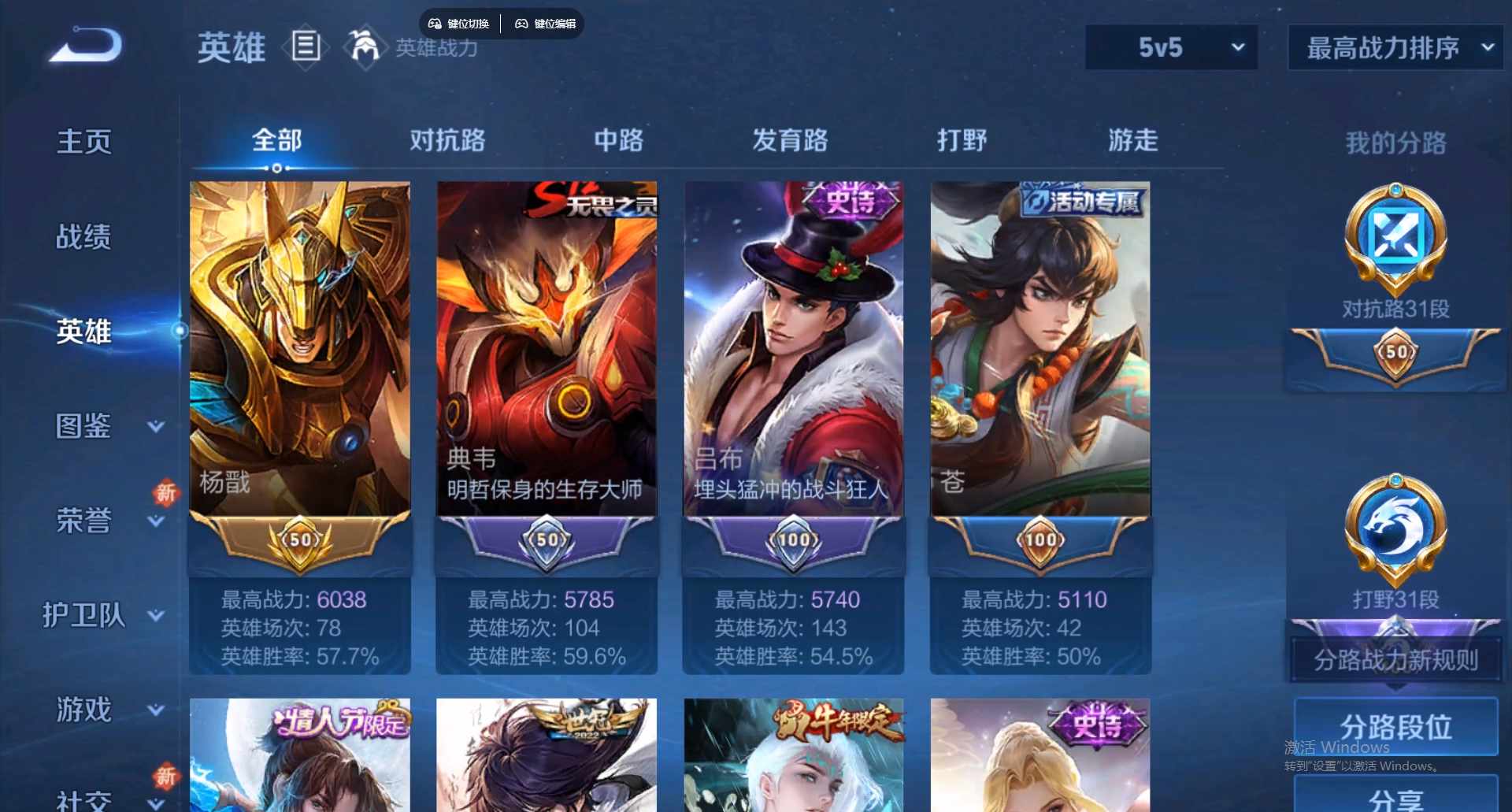Click the 键位编辑 button
Screen dimensions: 1512x812
pos(545,24)
